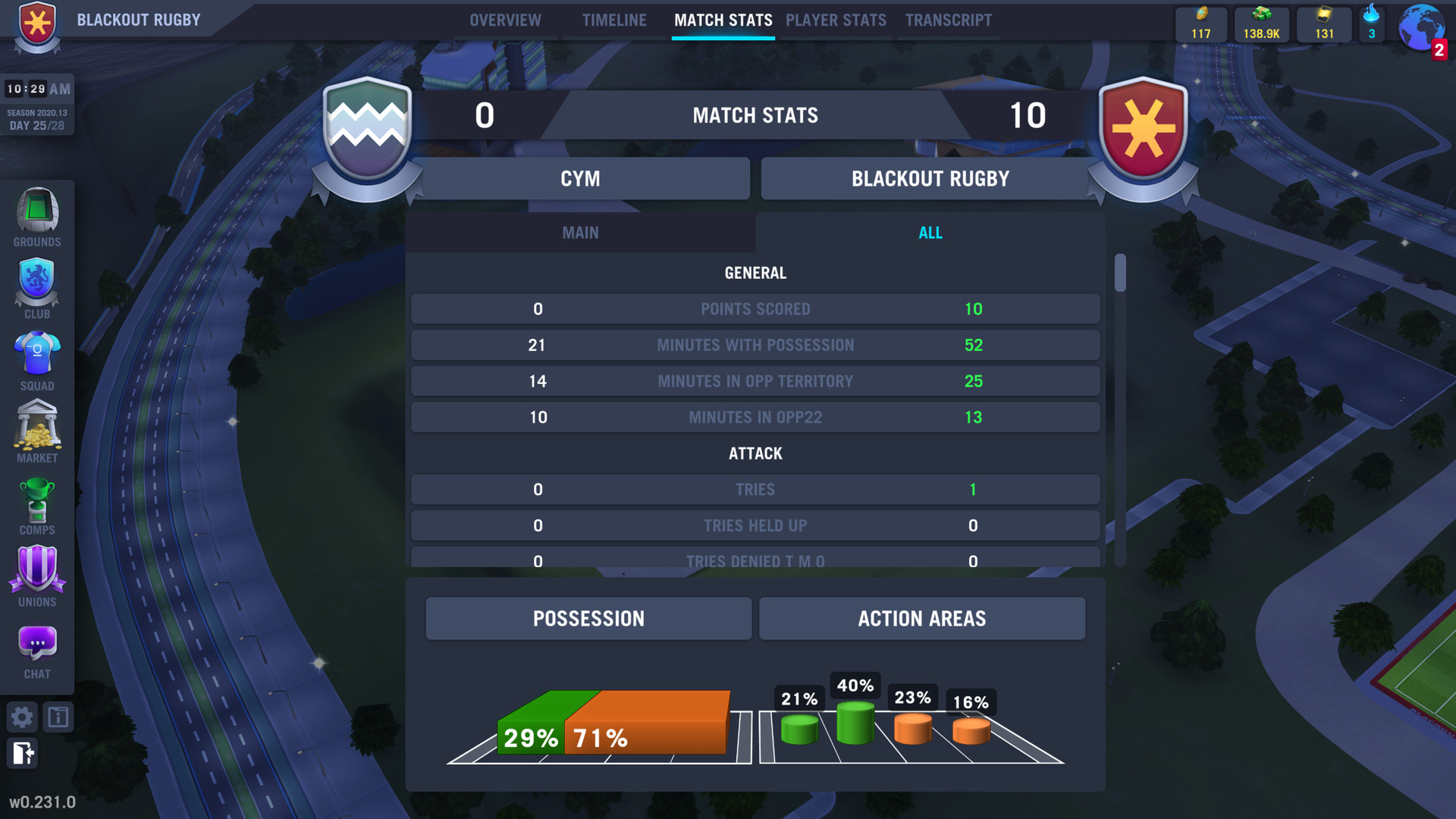
Task: Exit via the door log-out icon
Action: point(23,754)
